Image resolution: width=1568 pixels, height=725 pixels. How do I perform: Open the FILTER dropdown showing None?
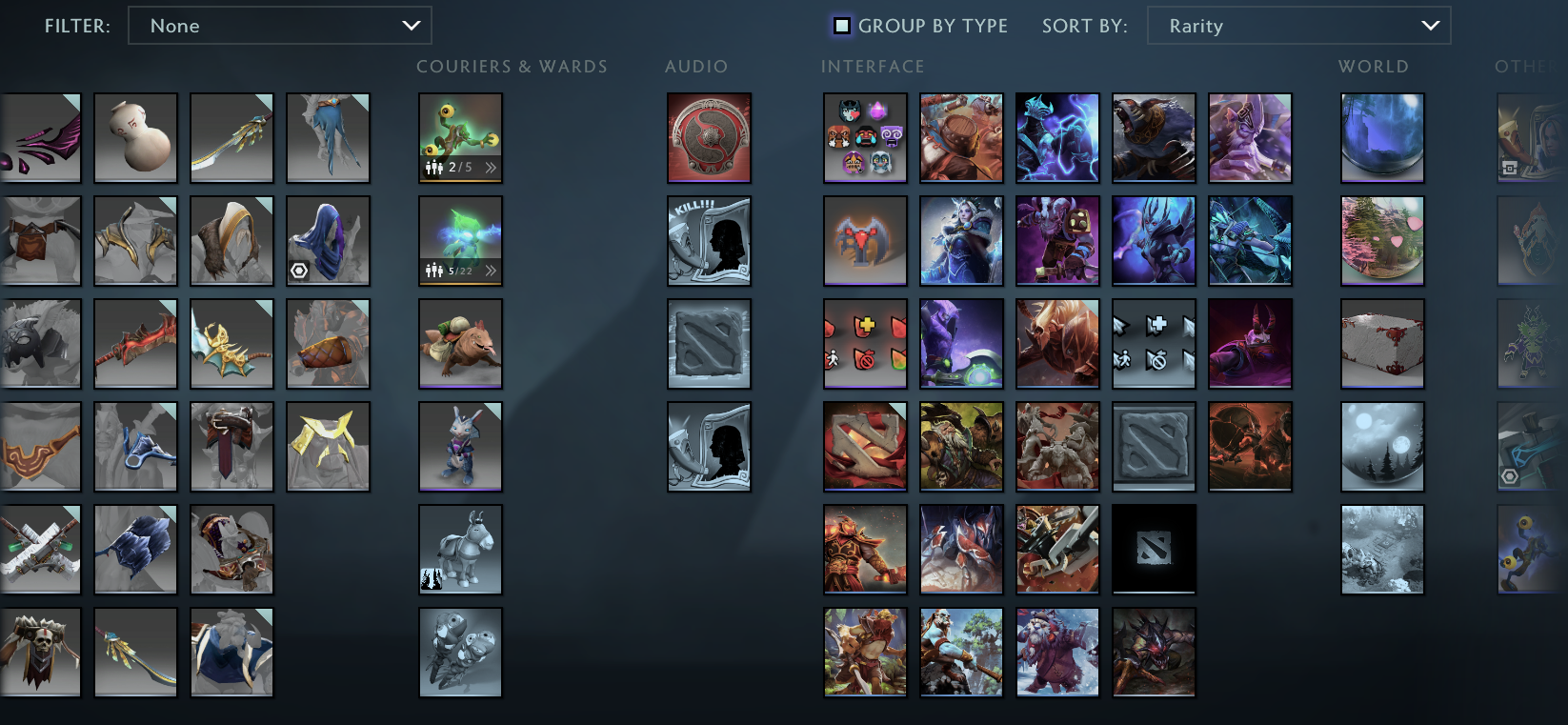click(279, 26)
